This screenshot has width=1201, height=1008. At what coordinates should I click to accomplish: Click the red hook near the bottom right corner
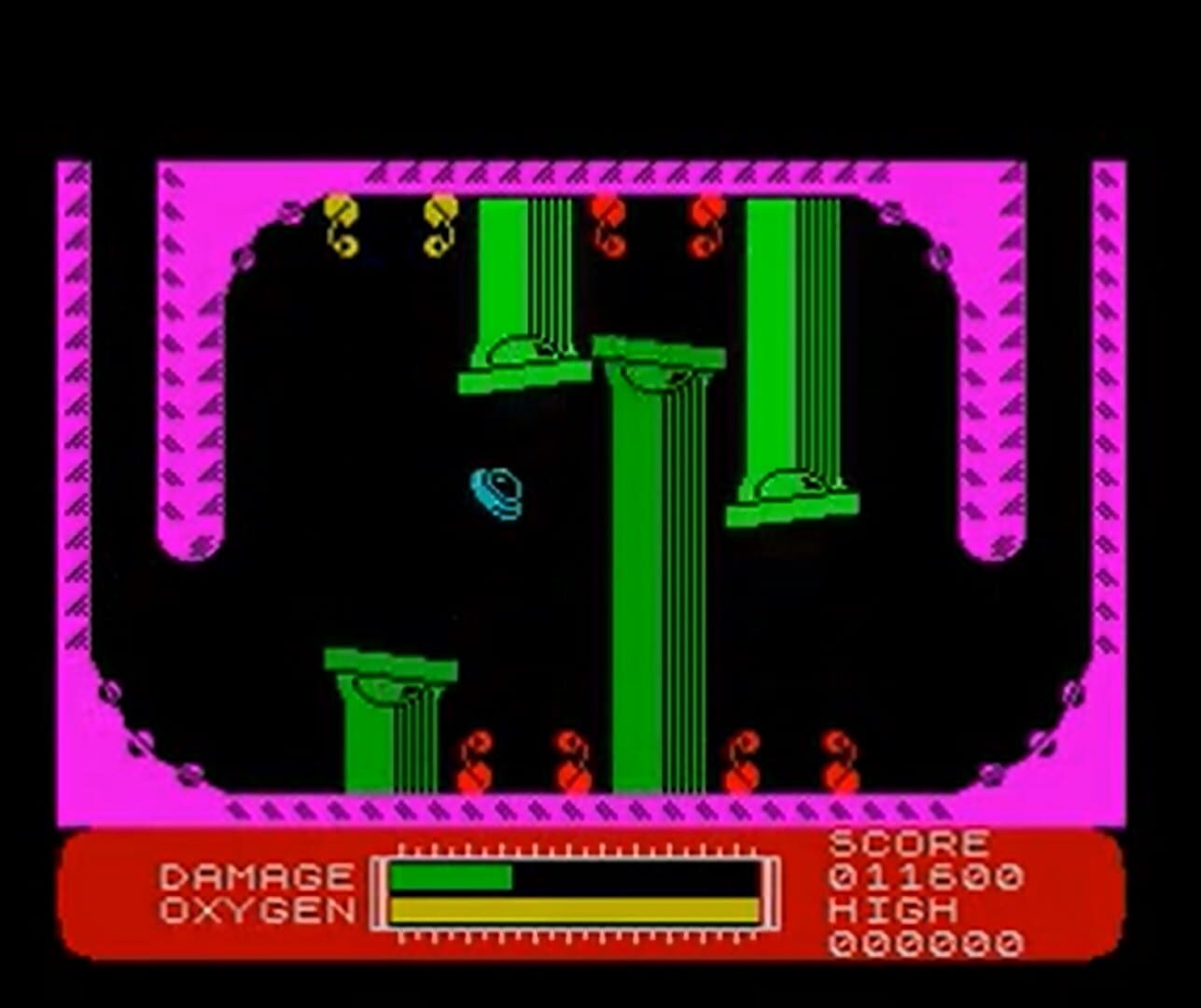pyautogui.click(x=837, y=761)
